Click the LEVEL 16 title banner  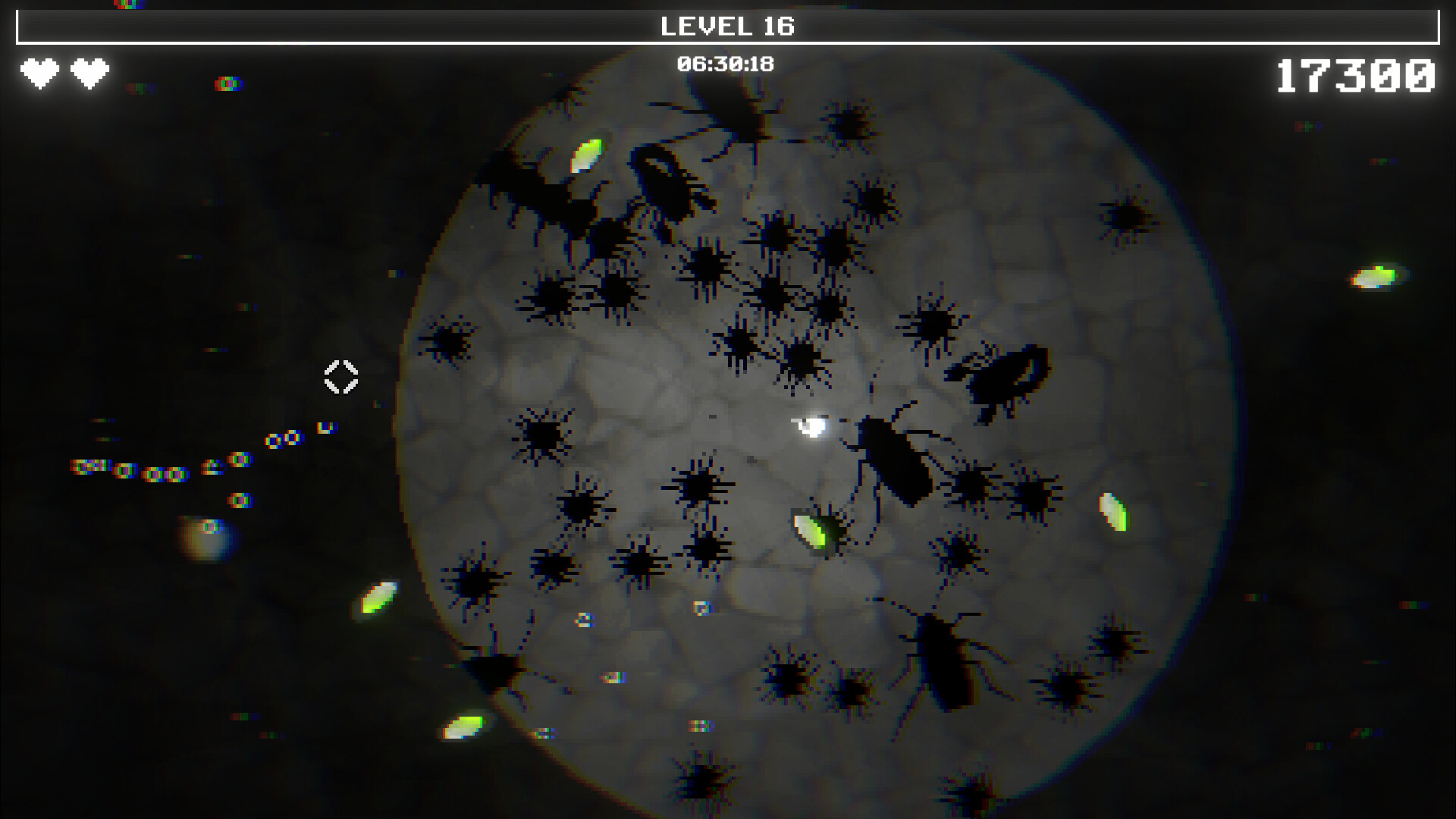726,26
